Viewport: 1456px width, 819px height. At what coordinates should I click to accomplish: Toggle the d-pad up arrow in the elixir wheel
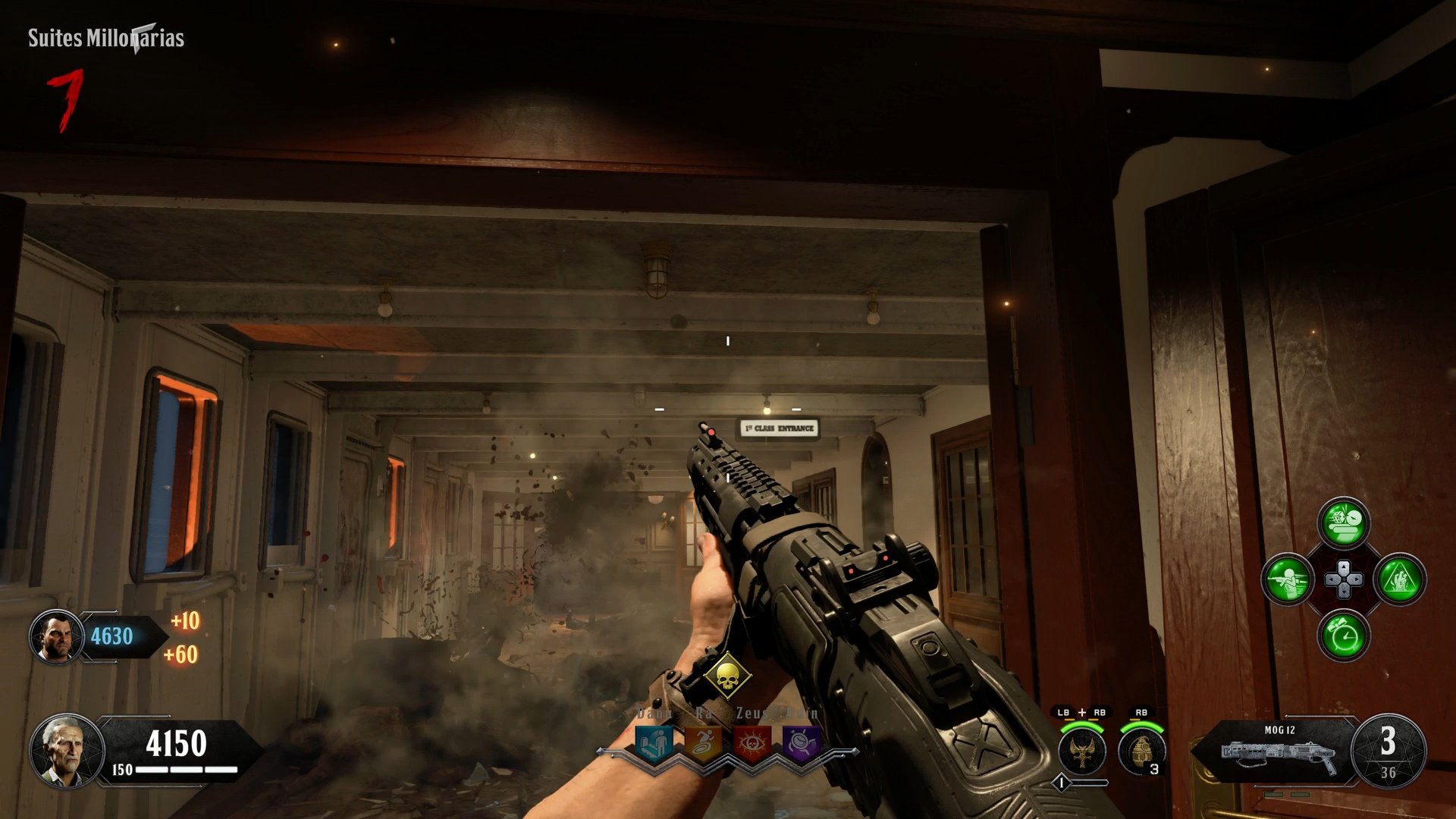[x=1344, y=566]
